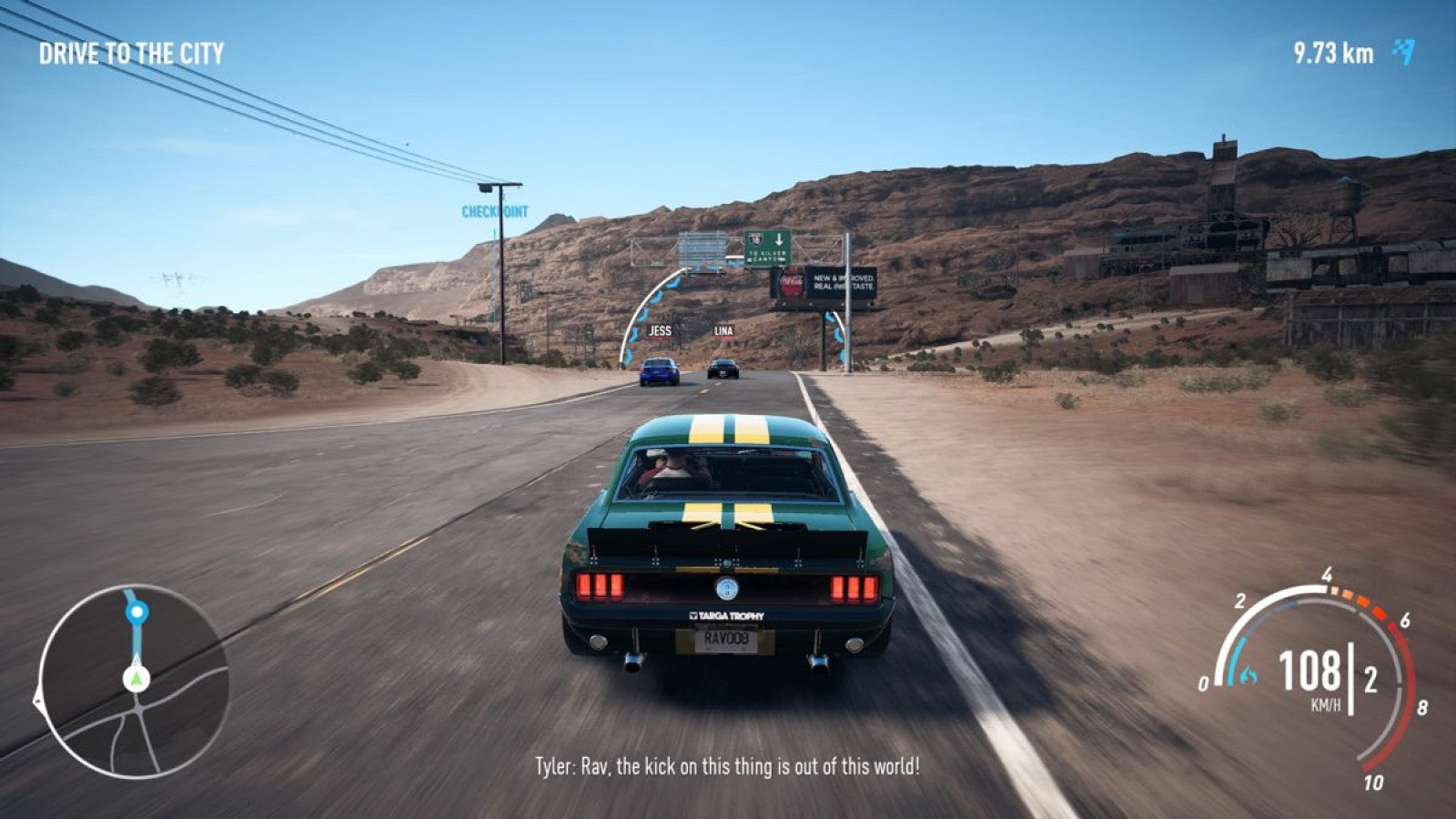Toggle the DRIVE TO THE CITY objective banner

[131, 53]
